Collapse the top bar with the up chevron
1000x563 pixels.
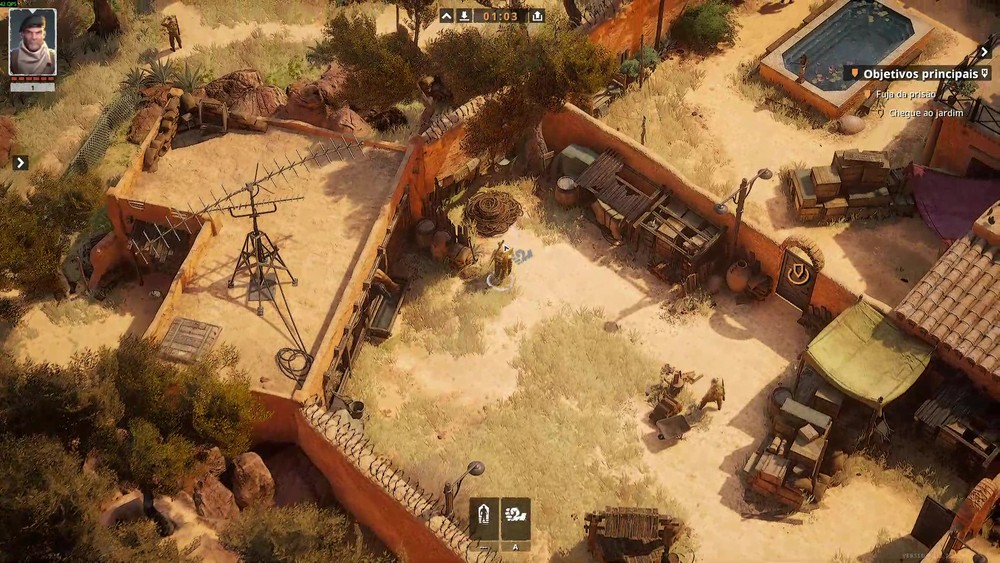446,16
